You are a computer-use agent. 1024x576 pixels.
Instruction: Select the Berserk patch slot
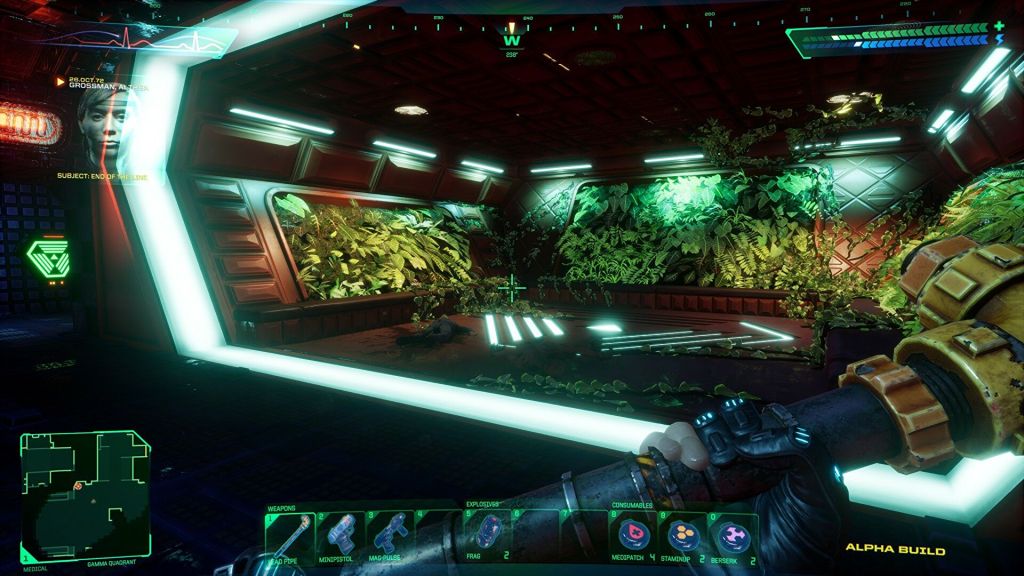pyautogui.click(x=732, y=536)
